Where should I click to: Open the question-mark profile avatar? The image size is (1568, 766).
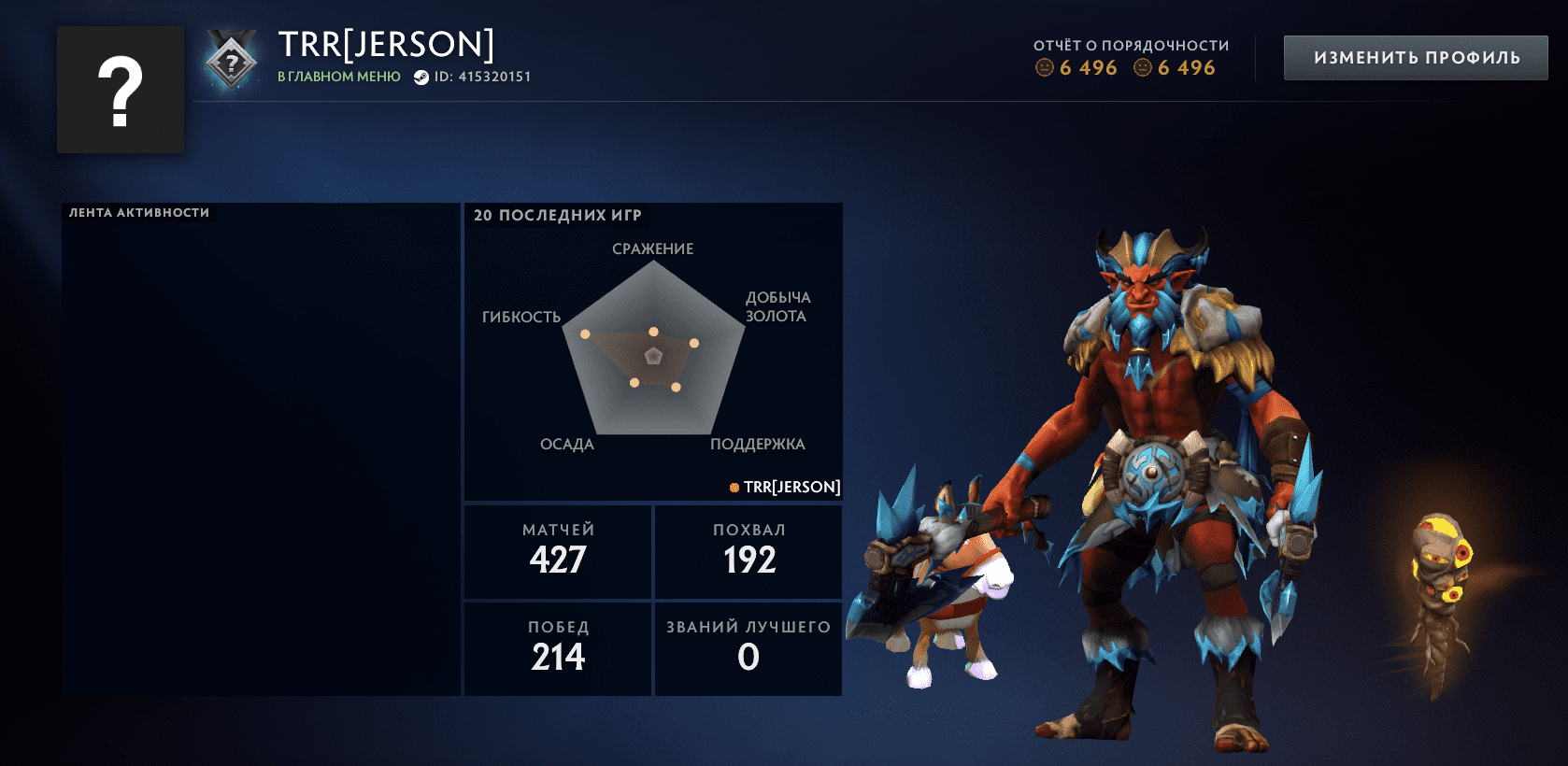coord(121,90)
